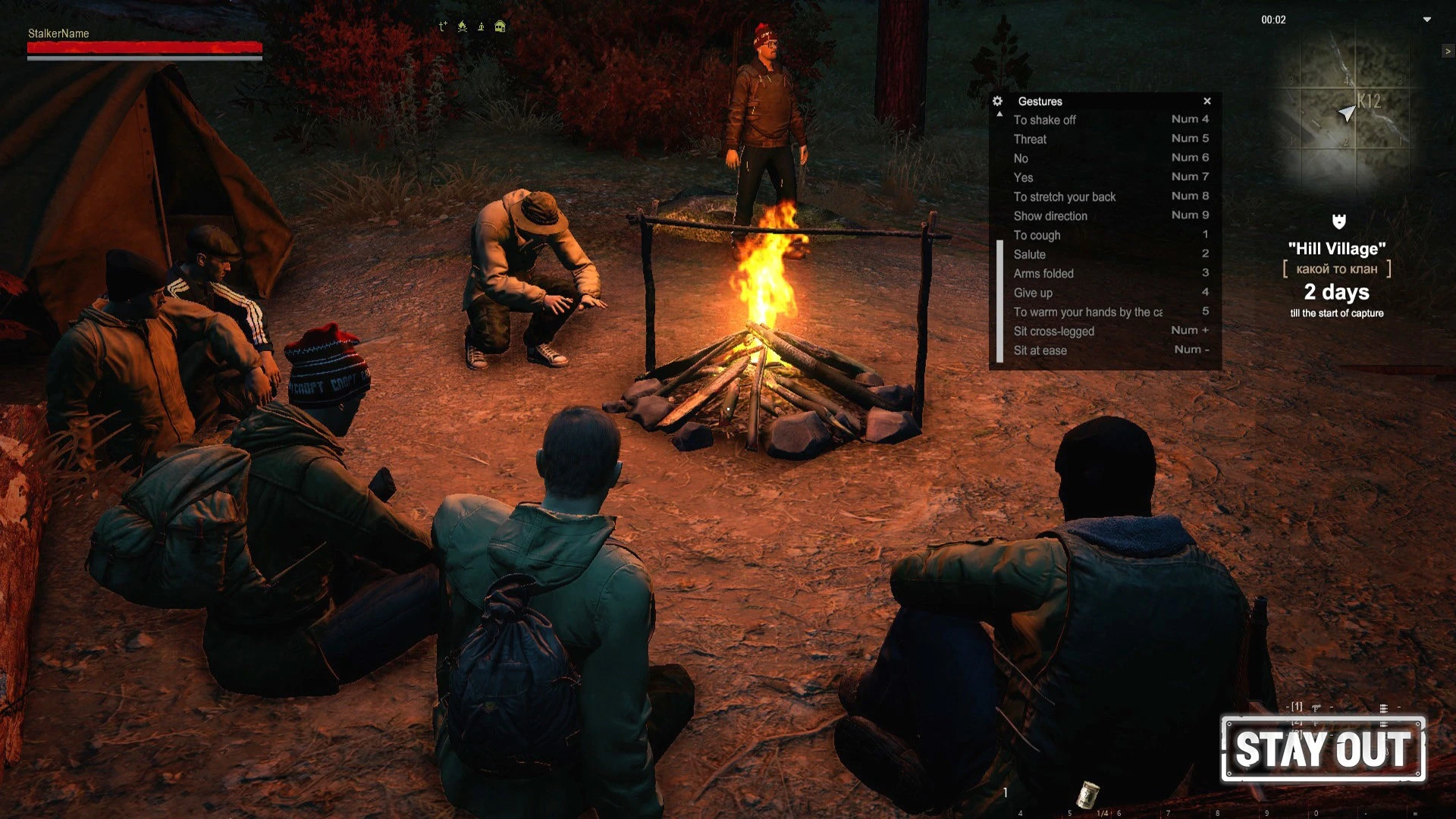Close the Gestures panel

[x=1207, y=101]
